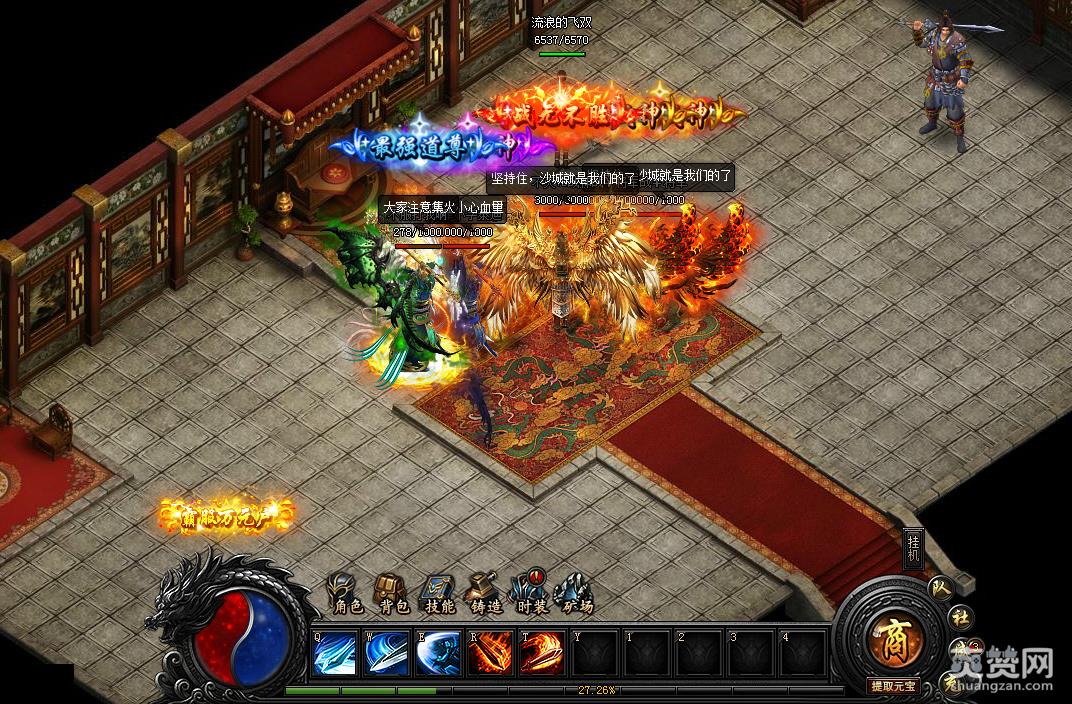1072x704 pixels.
Task: Use the W blue sword slash skill
Action: click(x=386, y=654)
